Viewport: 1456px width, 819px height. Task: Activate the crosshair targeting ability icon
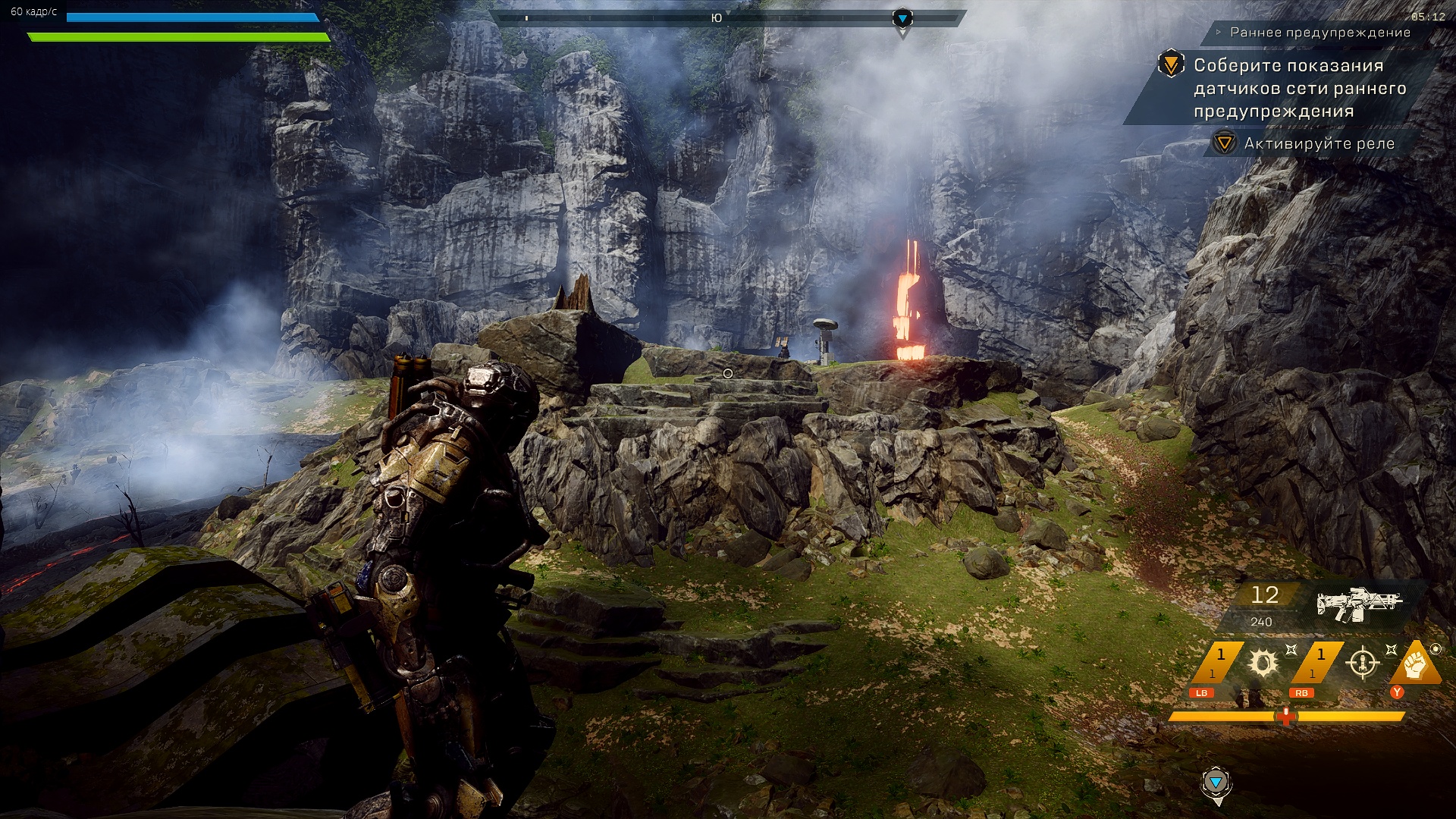[1363, 664]
